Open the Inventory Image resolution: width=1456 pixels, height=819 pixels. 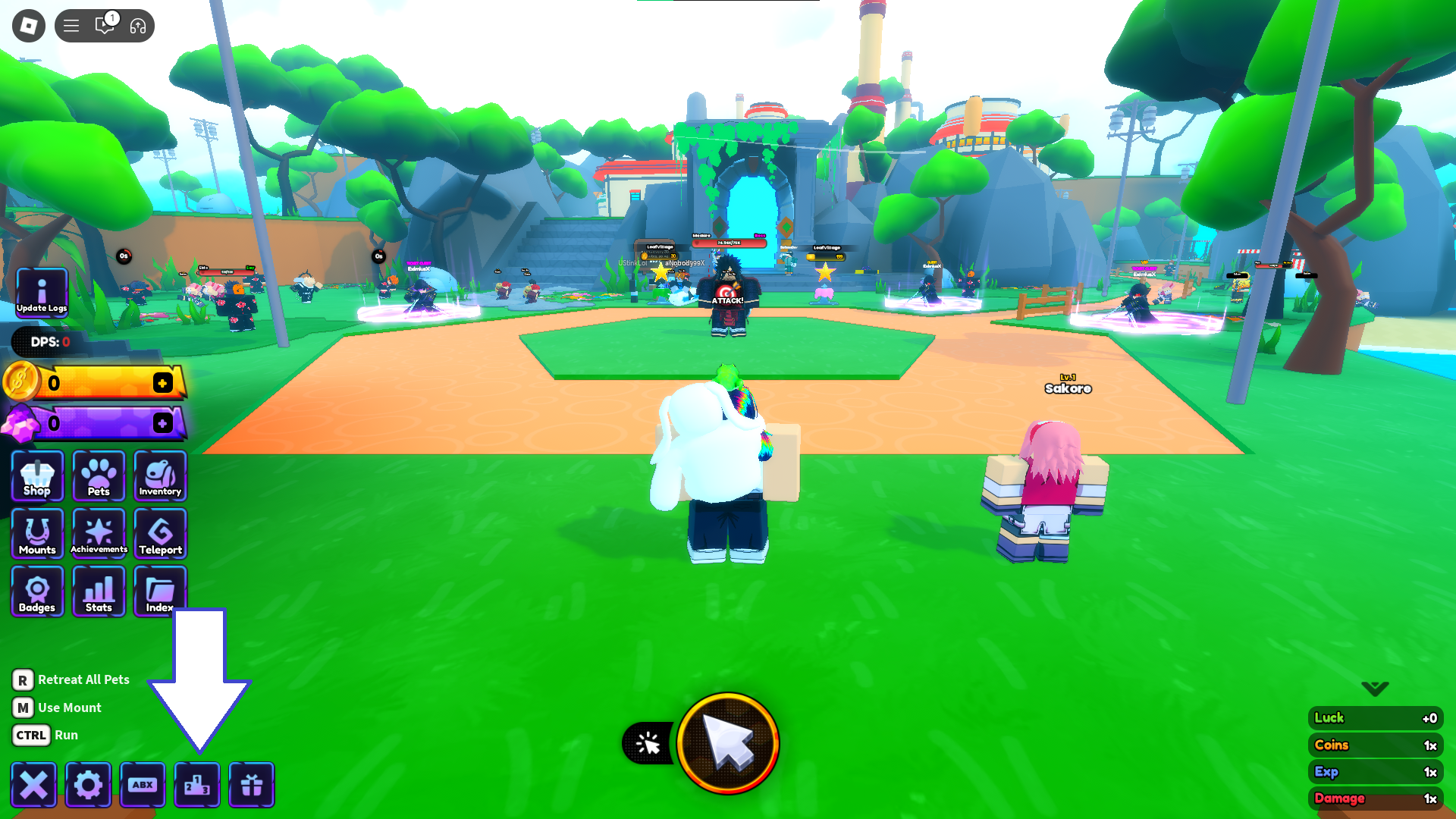coord(159,476)
